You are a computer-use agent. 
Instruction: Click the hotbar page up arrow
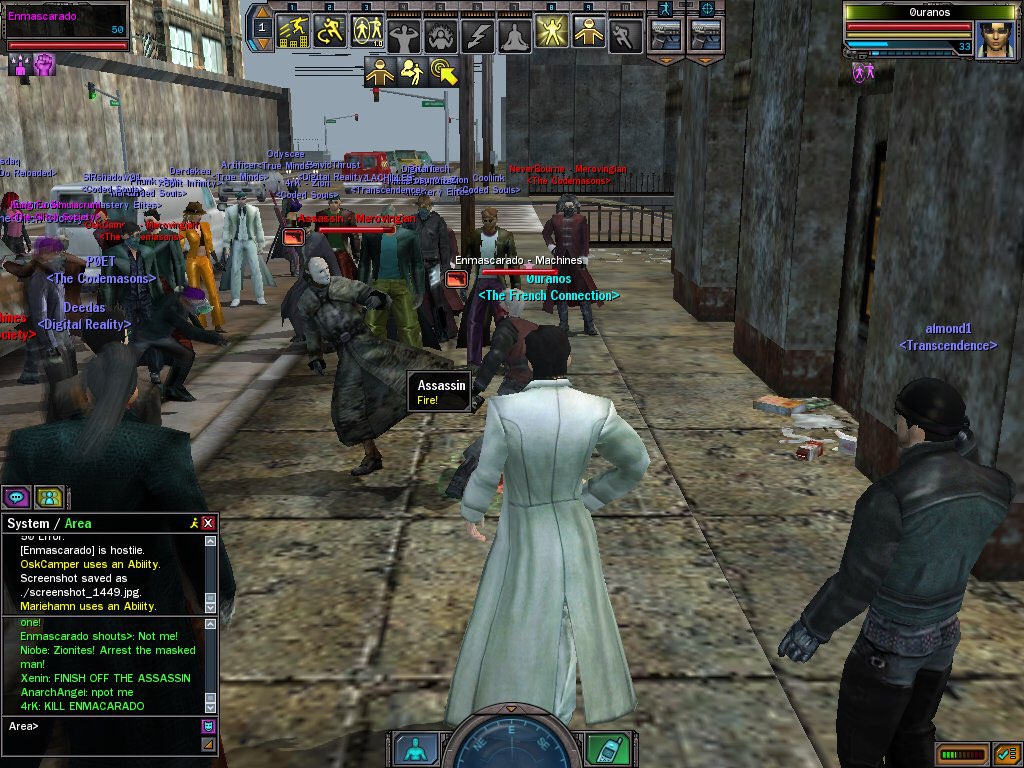coord(261,12)
